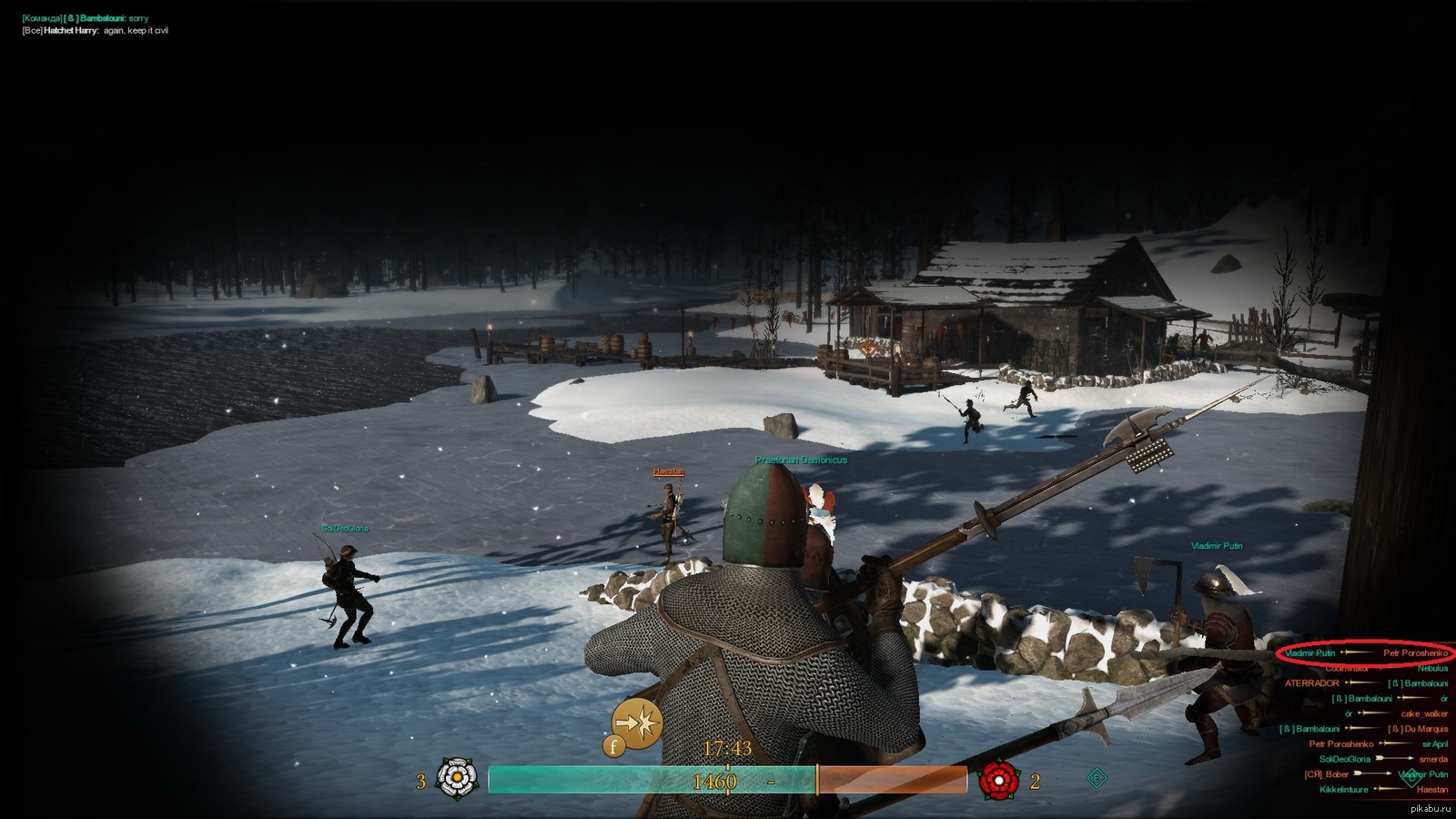The image size is (1456, 819).
Task: Select Bambalouni's "sorry" team chat line
Action: click(85, 18)
